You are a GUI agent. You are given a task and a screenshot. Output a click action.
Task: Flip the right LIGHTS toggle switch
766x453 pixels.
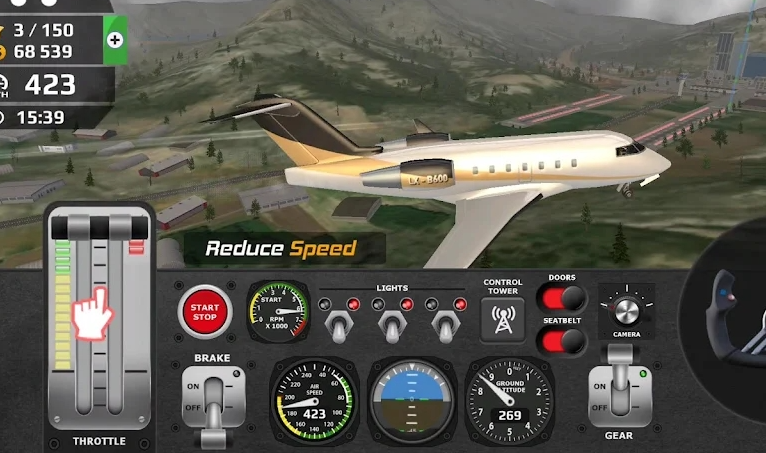[x=442, y=323]
